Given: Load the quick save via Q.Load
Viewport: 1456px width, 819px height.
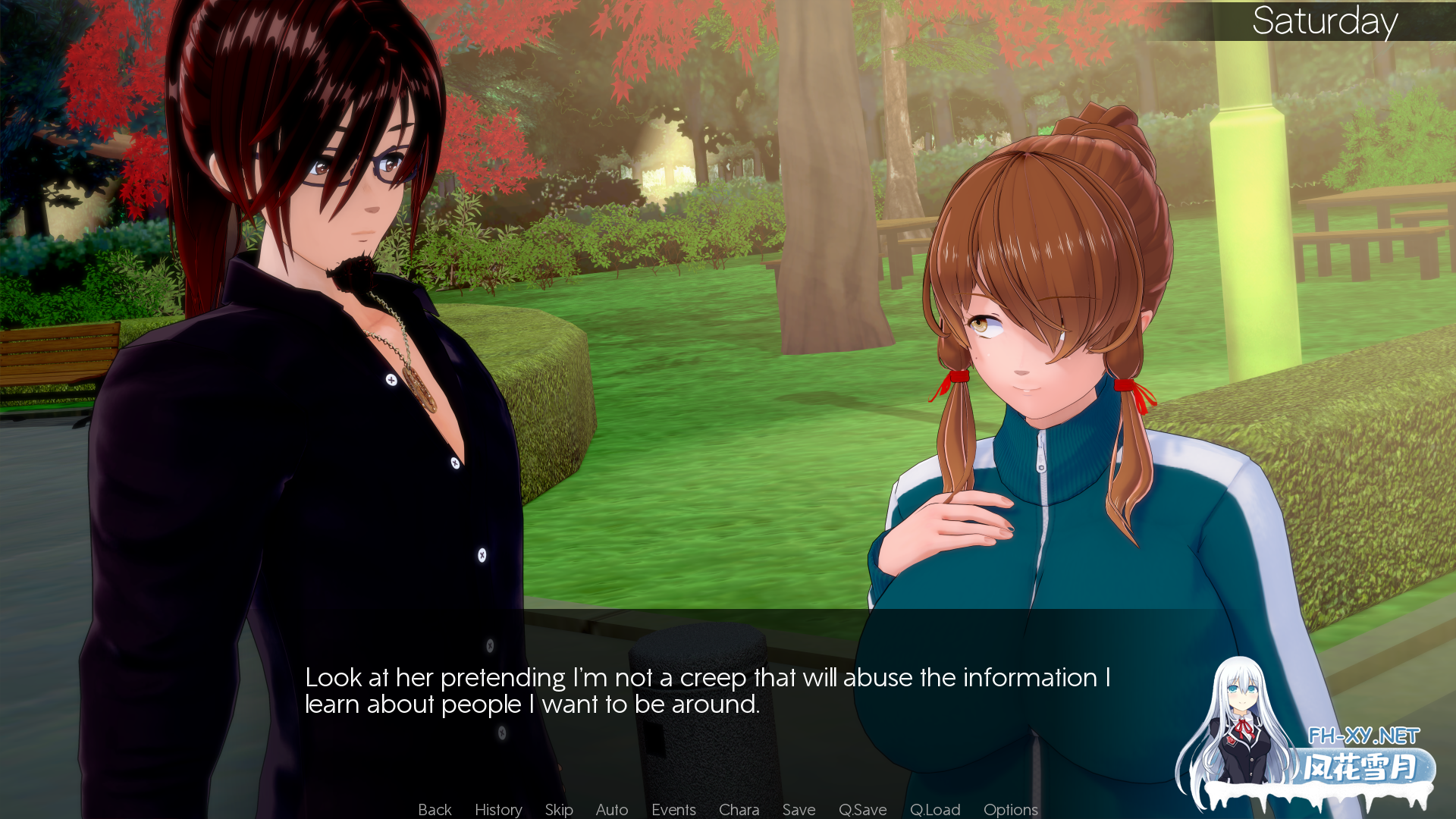Looking at the screenshot, I should [934, 809].
